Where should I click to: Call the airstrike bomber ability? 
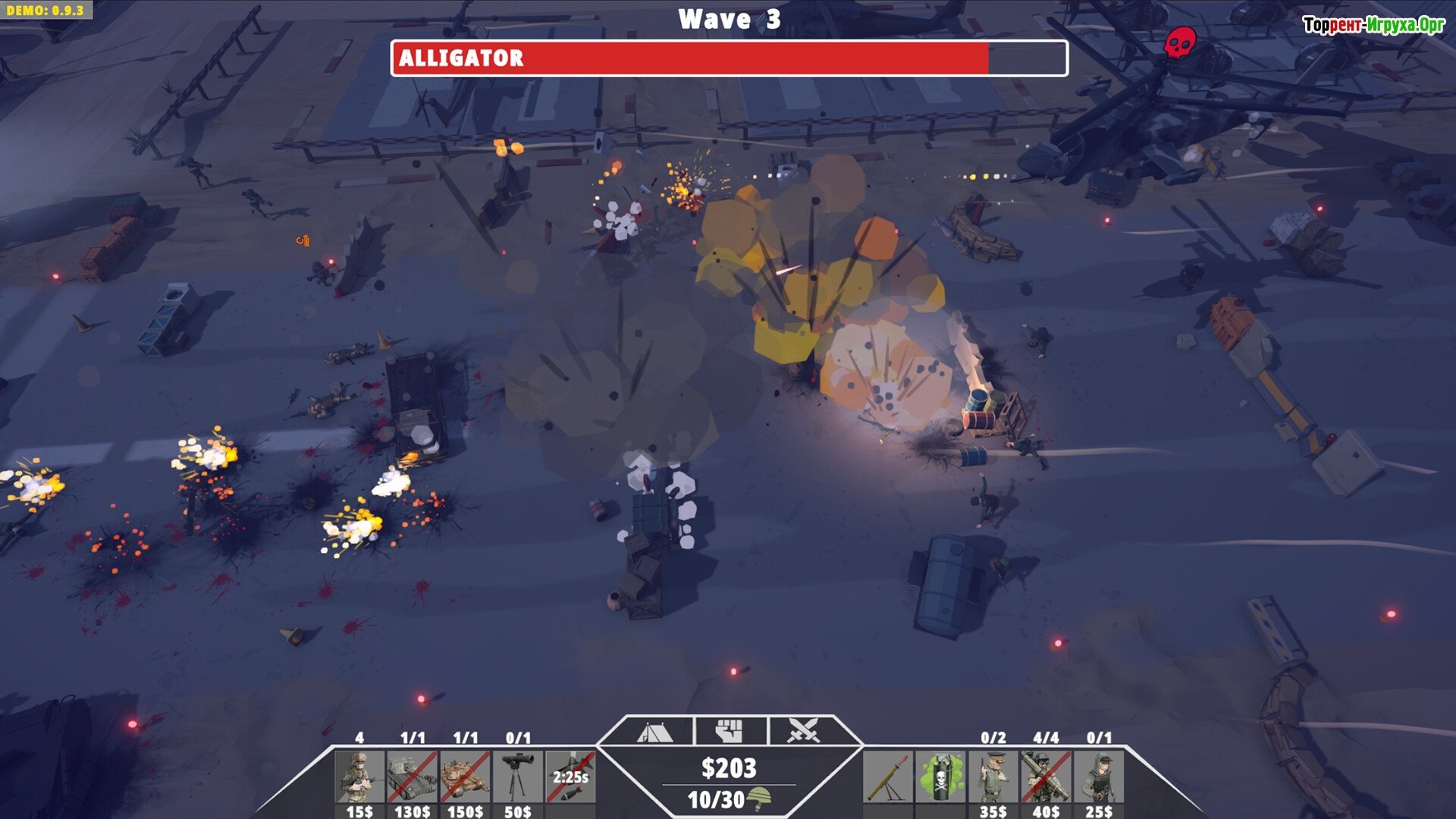570,777
